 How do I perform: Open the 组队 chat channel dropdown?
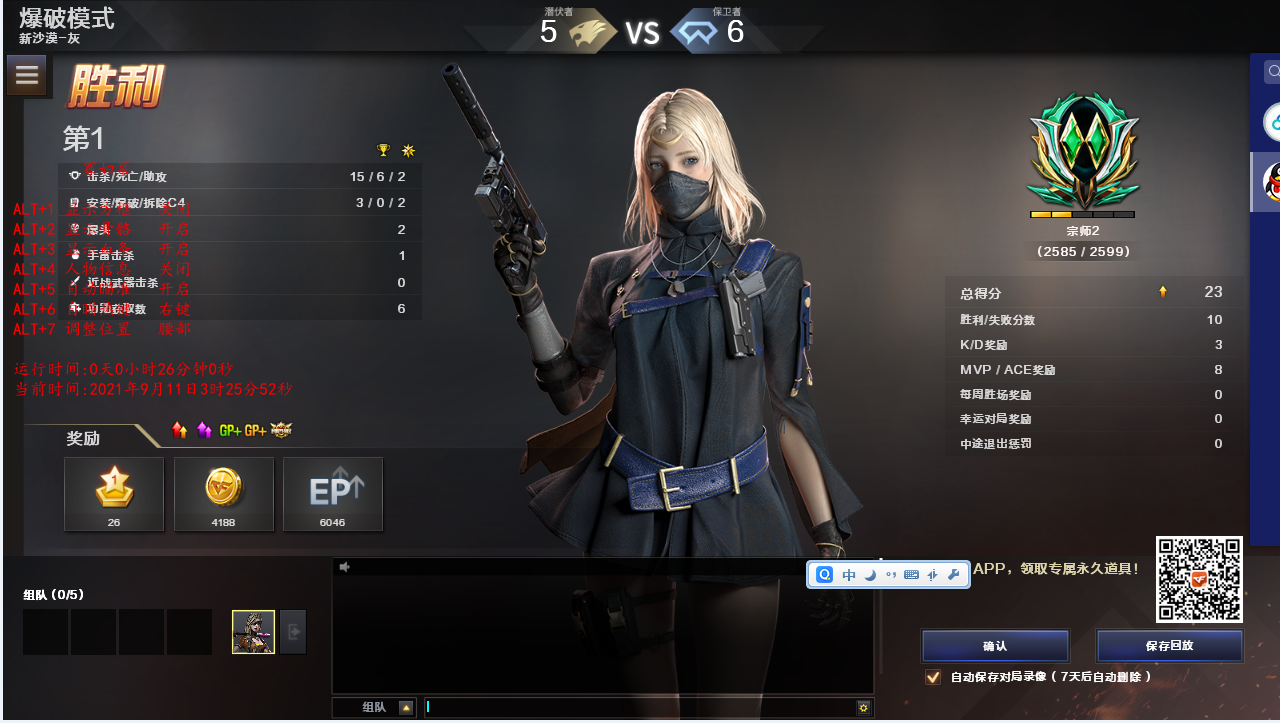(406, 708)
